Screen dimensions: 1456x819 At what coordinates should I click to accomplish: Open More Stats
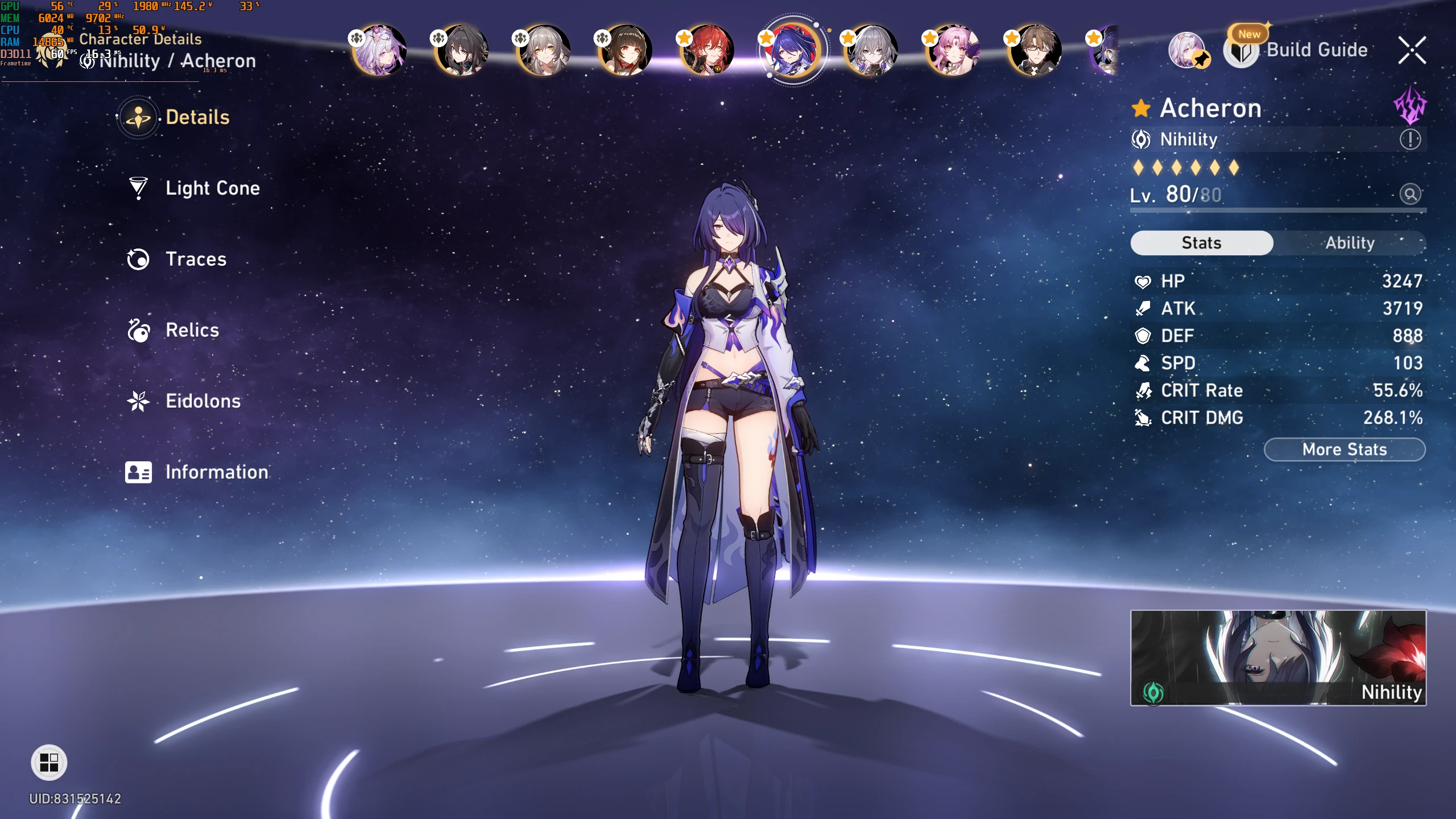(1345, 449)
